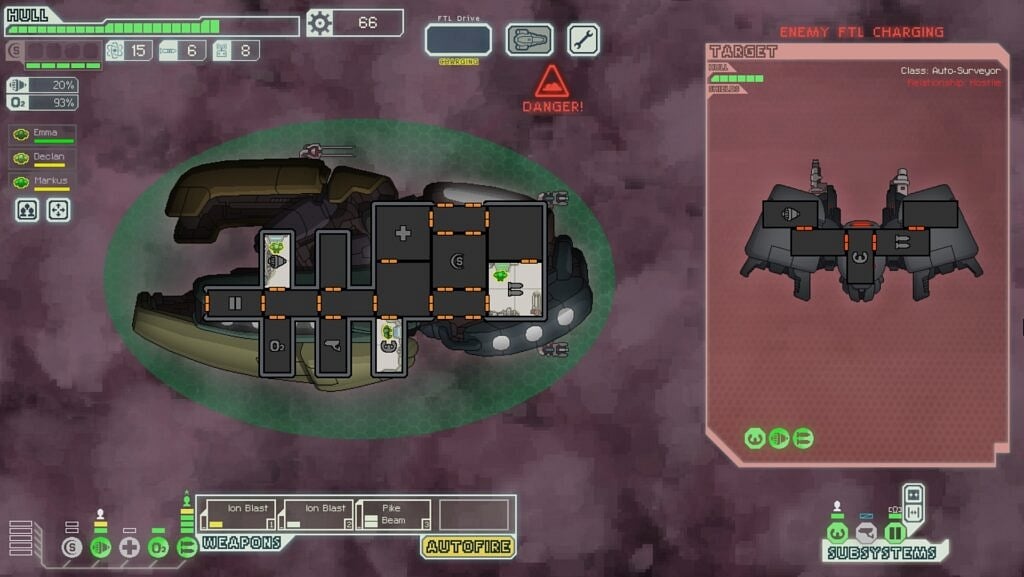Click the shields system icon

point(70,547)
